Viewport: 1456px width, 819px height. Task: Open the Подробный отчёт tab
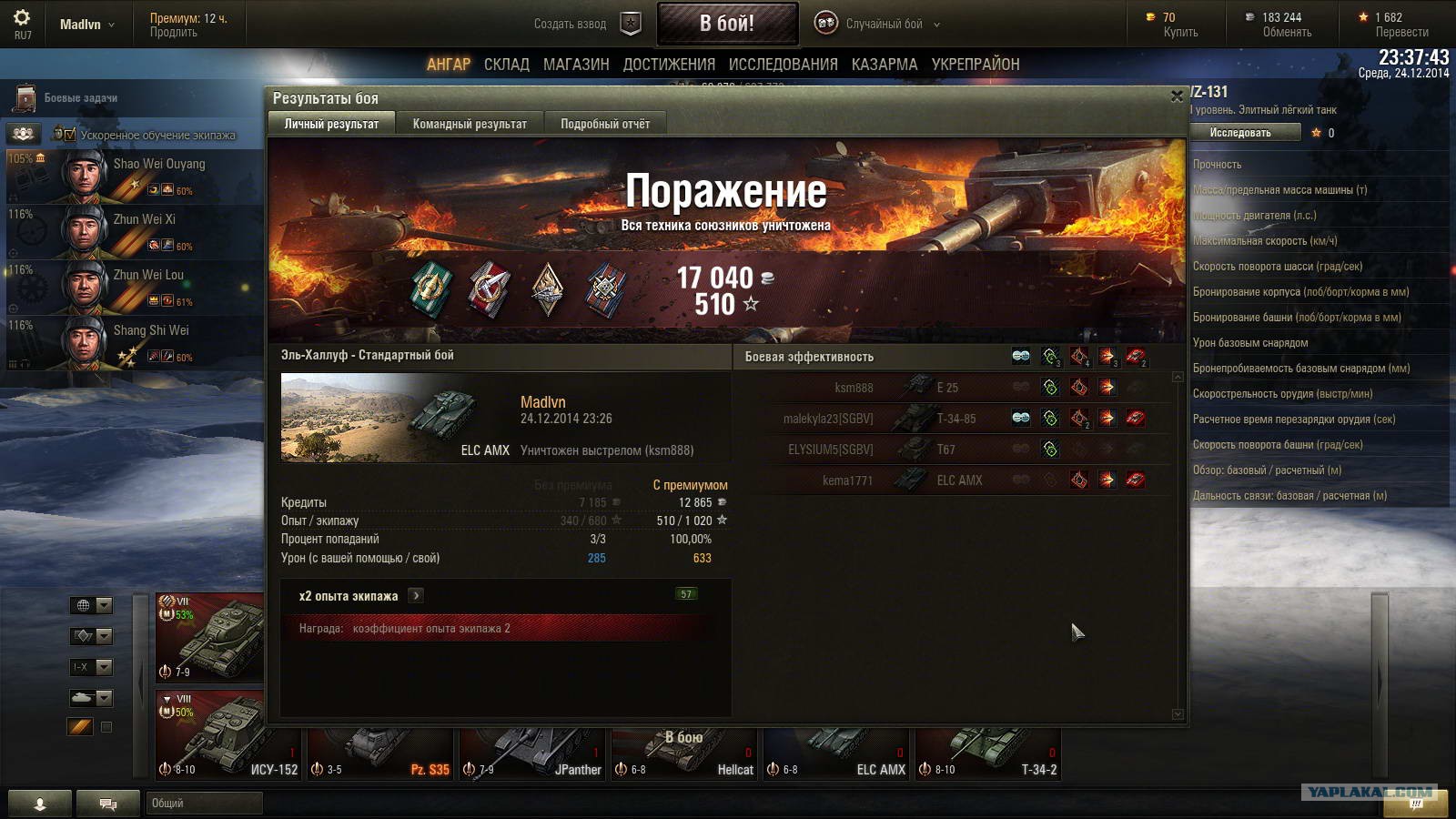pos(605,124)
